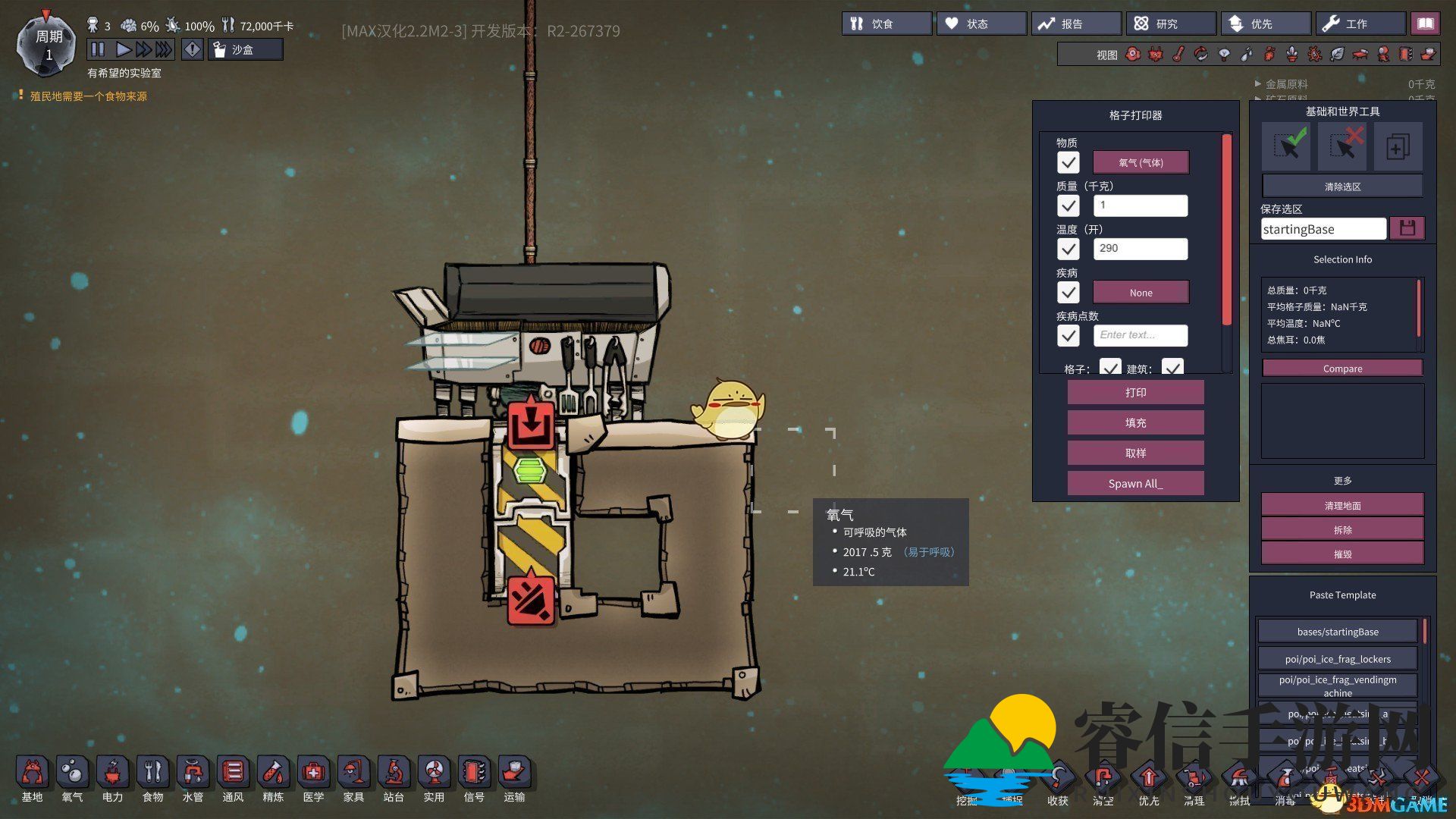1456x819 pixels.
Task: Click the Spawn All button
Action: [x=1135, y=484]
